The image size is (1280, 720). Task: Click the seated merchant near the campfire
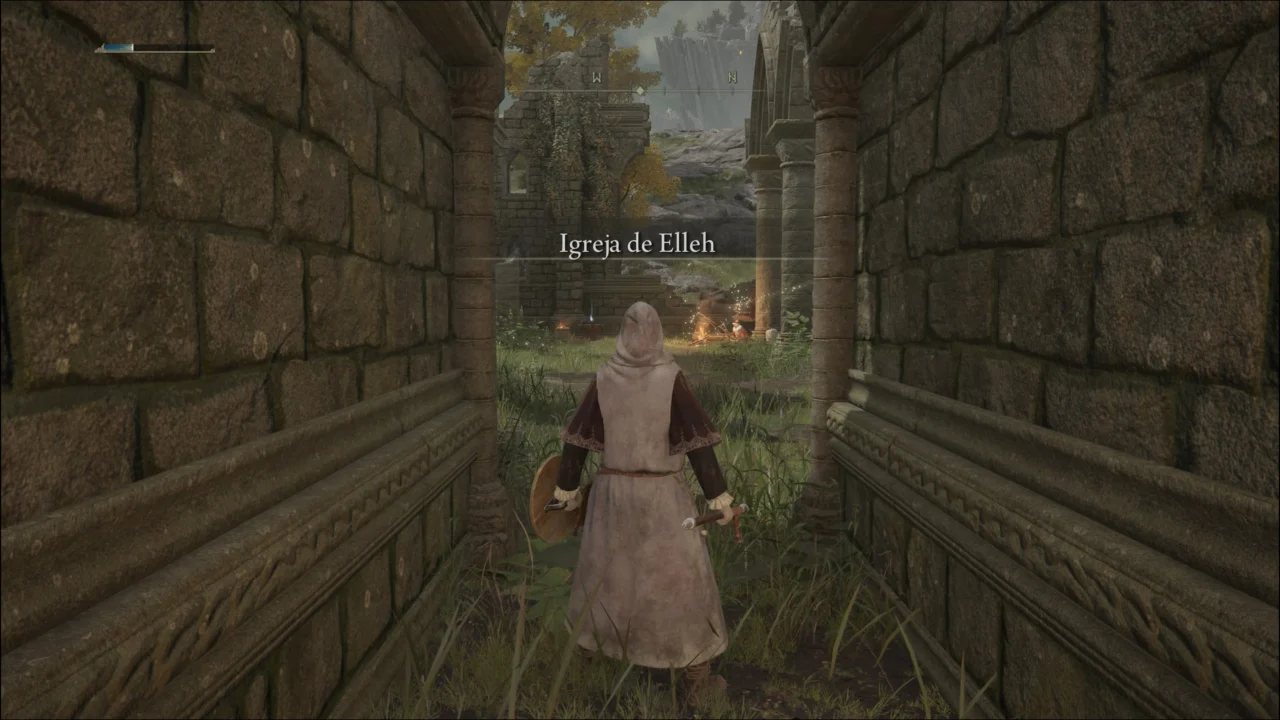coord(737,329)
